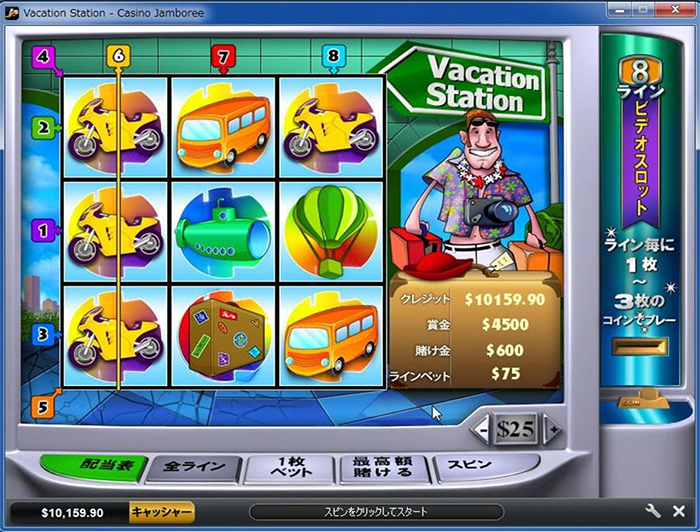Select payline marker 4
Viewport: 700px width, 532px height.
(42, 56)
